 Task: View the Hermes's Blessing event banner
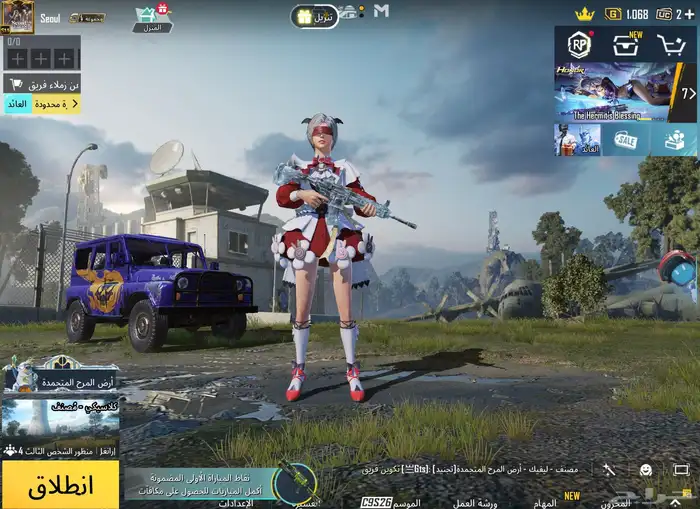[614, 92]
